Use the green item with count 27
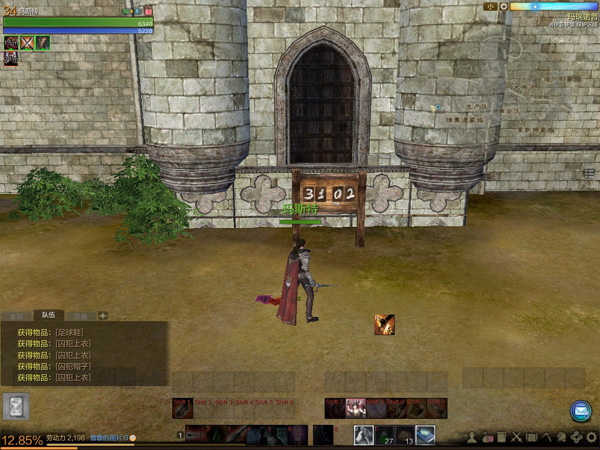 click(386, 435)
